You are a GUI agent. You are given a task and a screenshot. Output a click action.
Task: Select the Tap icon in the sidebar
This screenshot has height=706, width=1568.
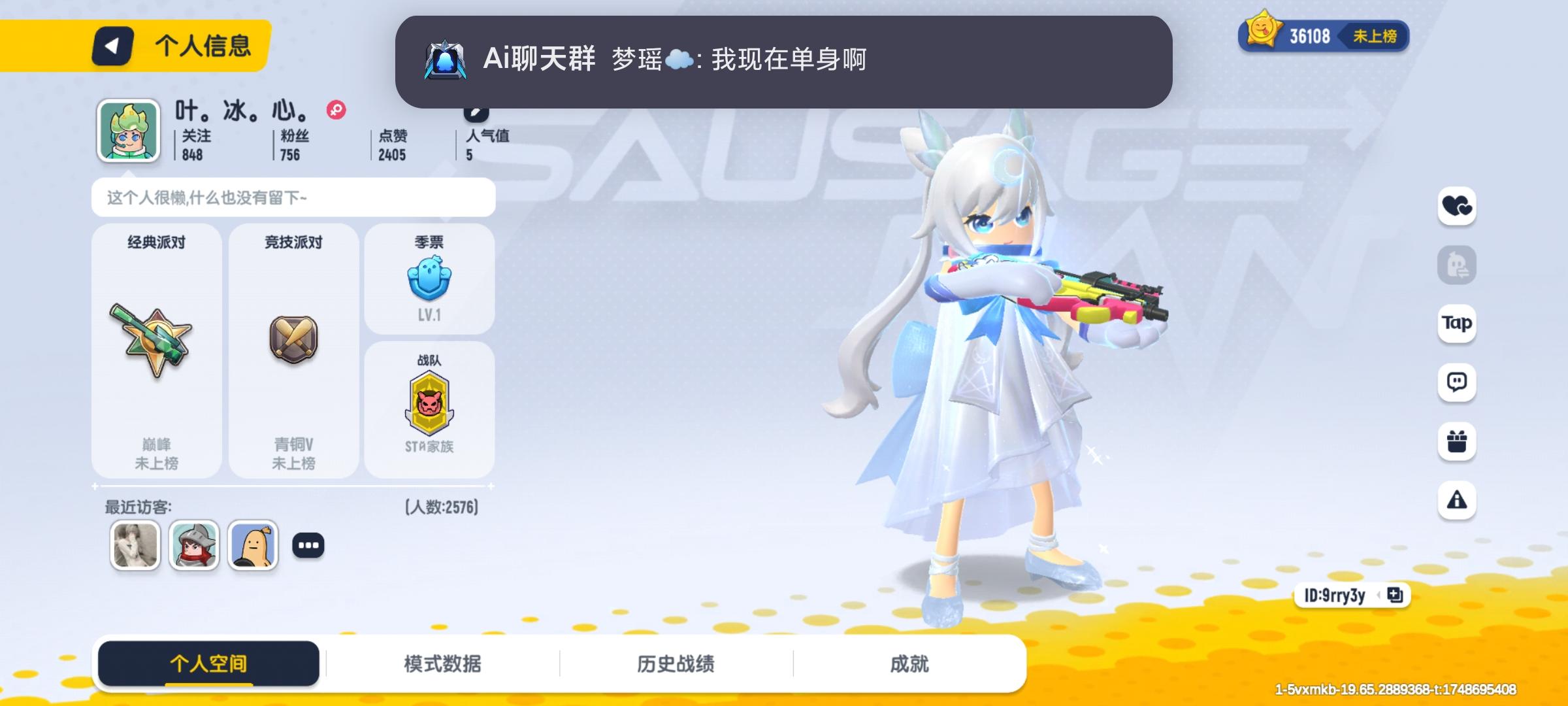(x=1458, y=323)
